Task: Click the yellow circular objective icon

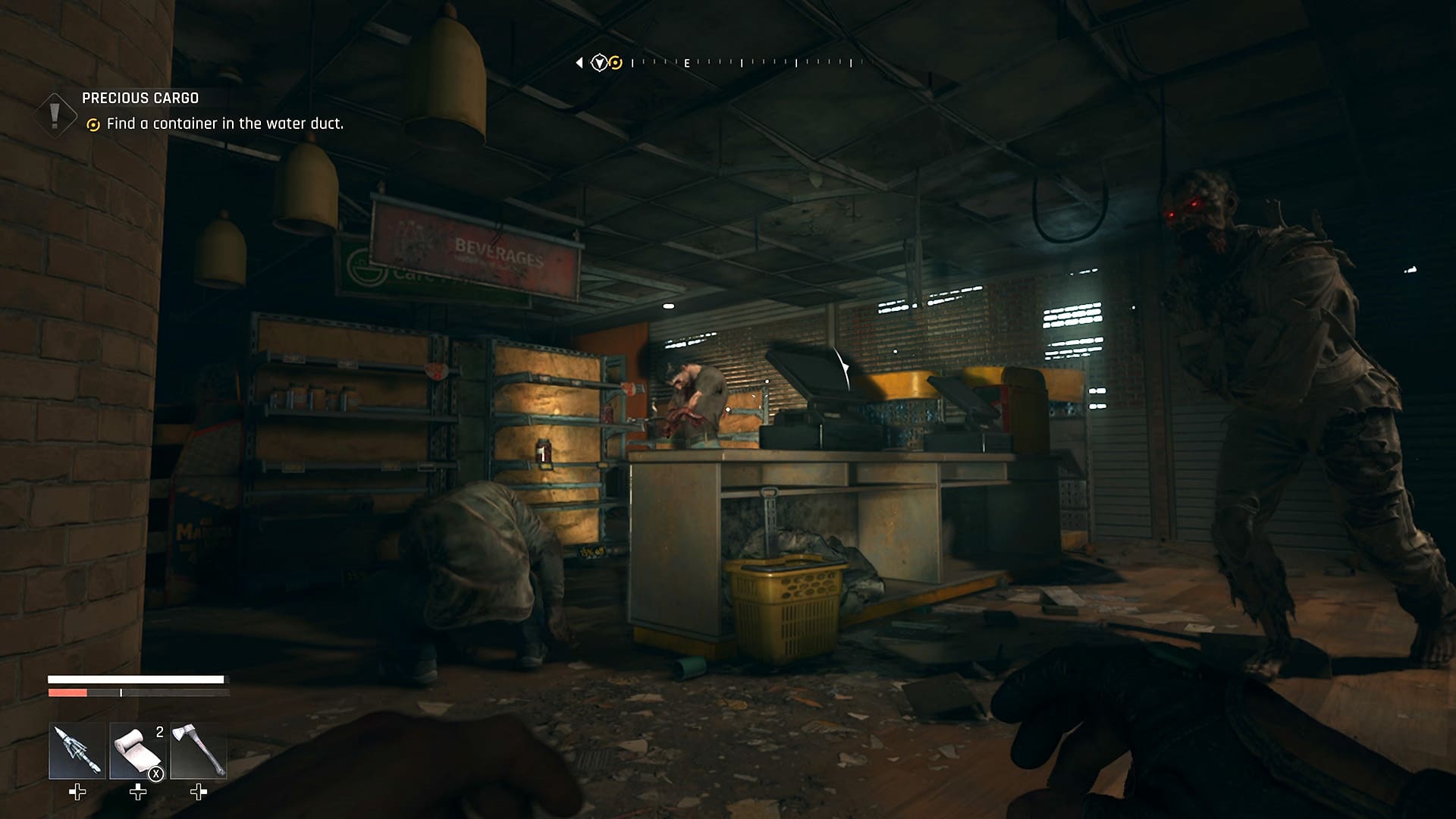Action: point(93,123)
